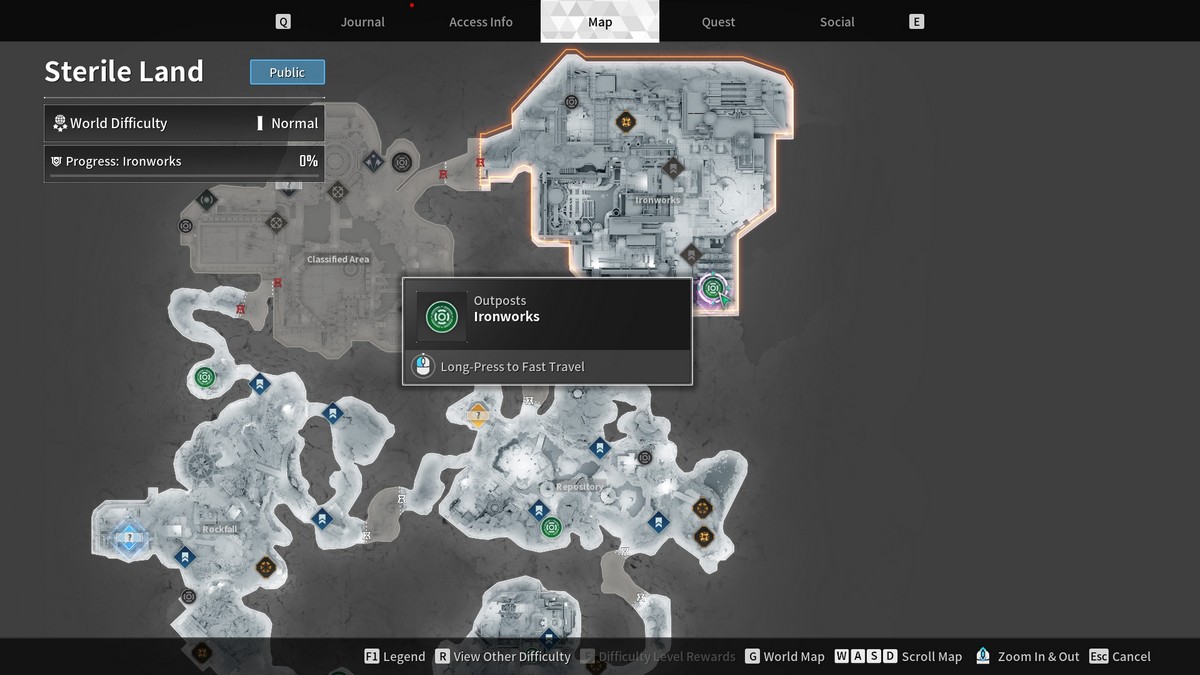
Task: Show the map Legend
Action: [x=394, y=656]
